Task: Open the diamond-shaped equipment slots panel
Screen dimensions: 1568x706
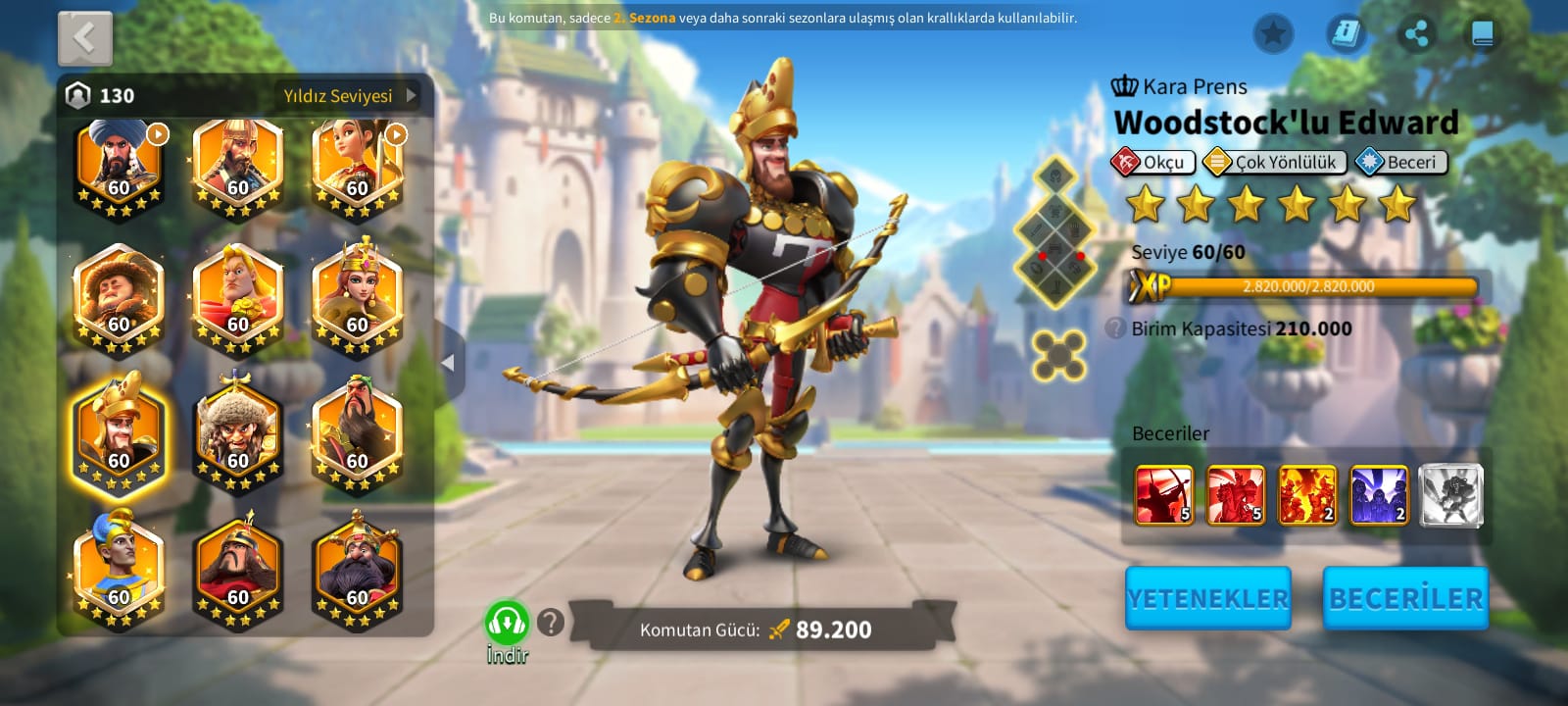Action: point(1055,232)
